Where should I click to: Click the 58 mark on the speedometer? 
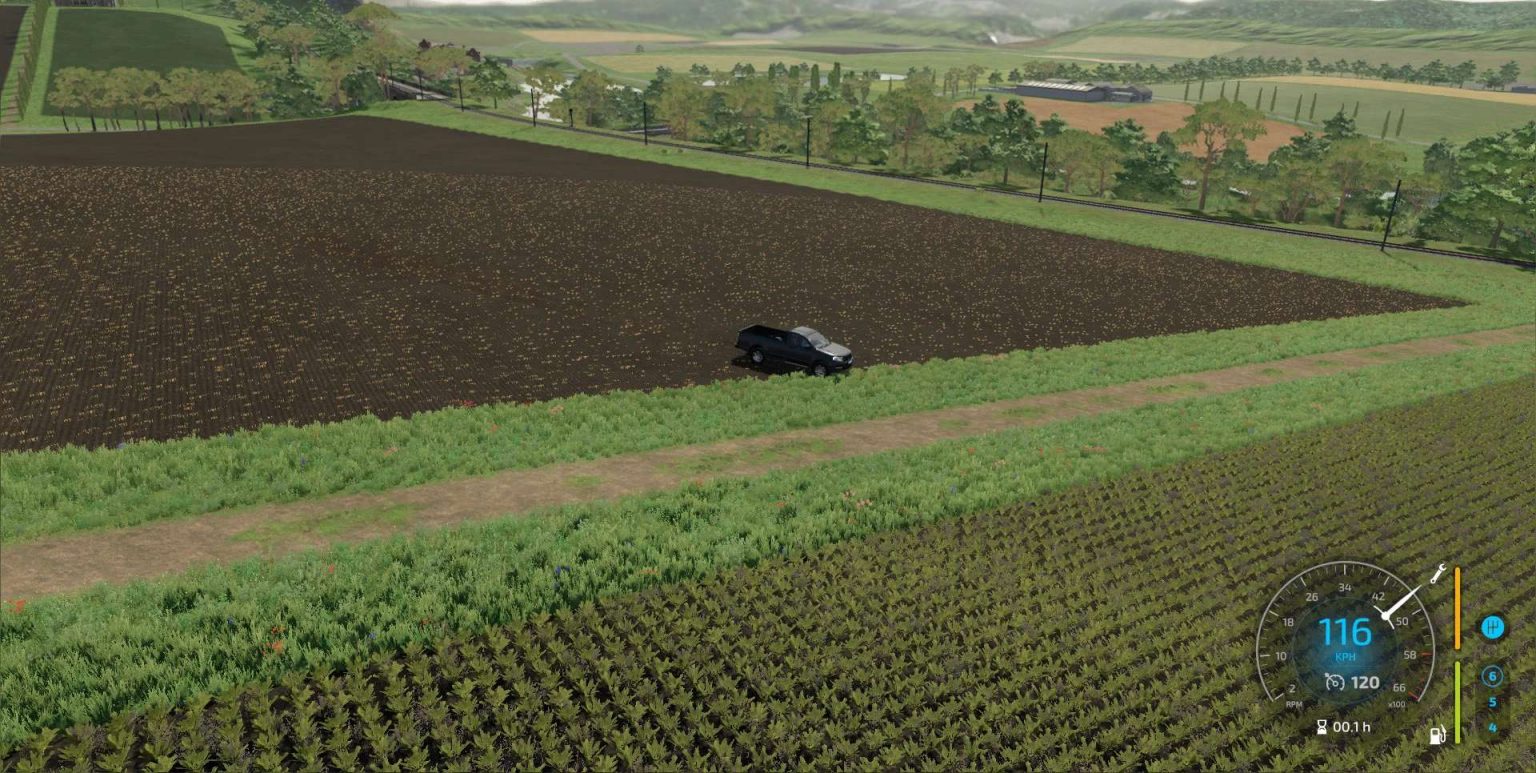point(1410,655)
